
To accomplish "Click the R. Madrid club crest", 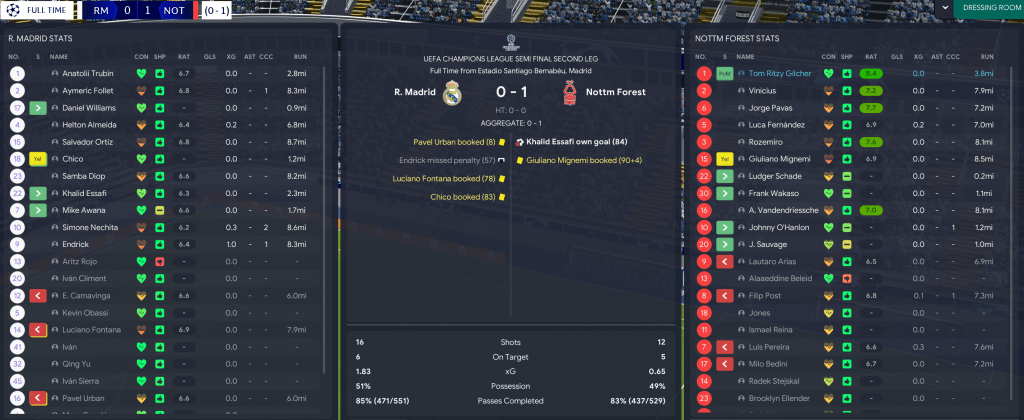I will point(452,94).
